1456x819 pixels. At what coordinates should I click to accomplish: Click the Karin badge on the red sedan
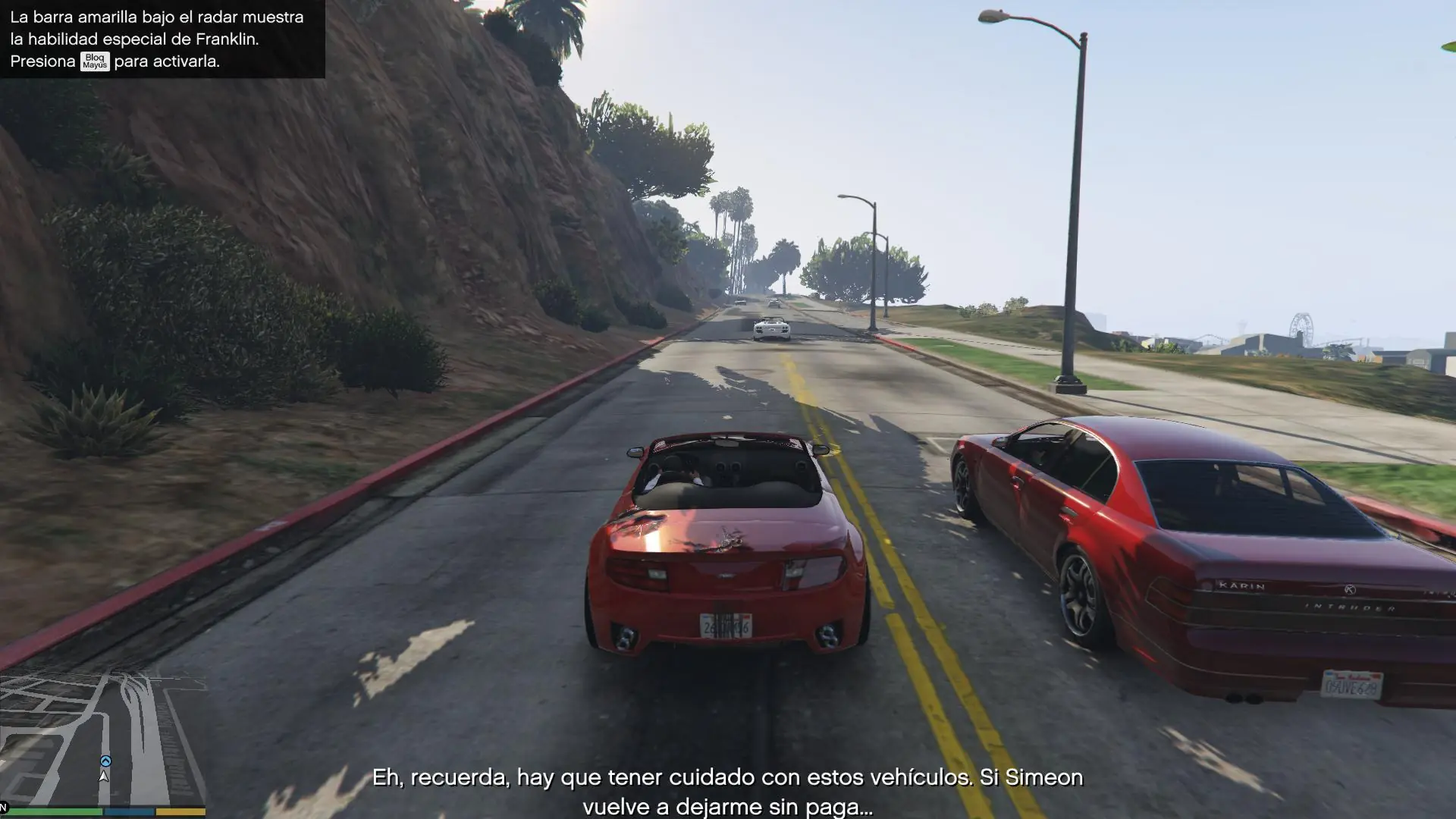(x=1242, y=585)
